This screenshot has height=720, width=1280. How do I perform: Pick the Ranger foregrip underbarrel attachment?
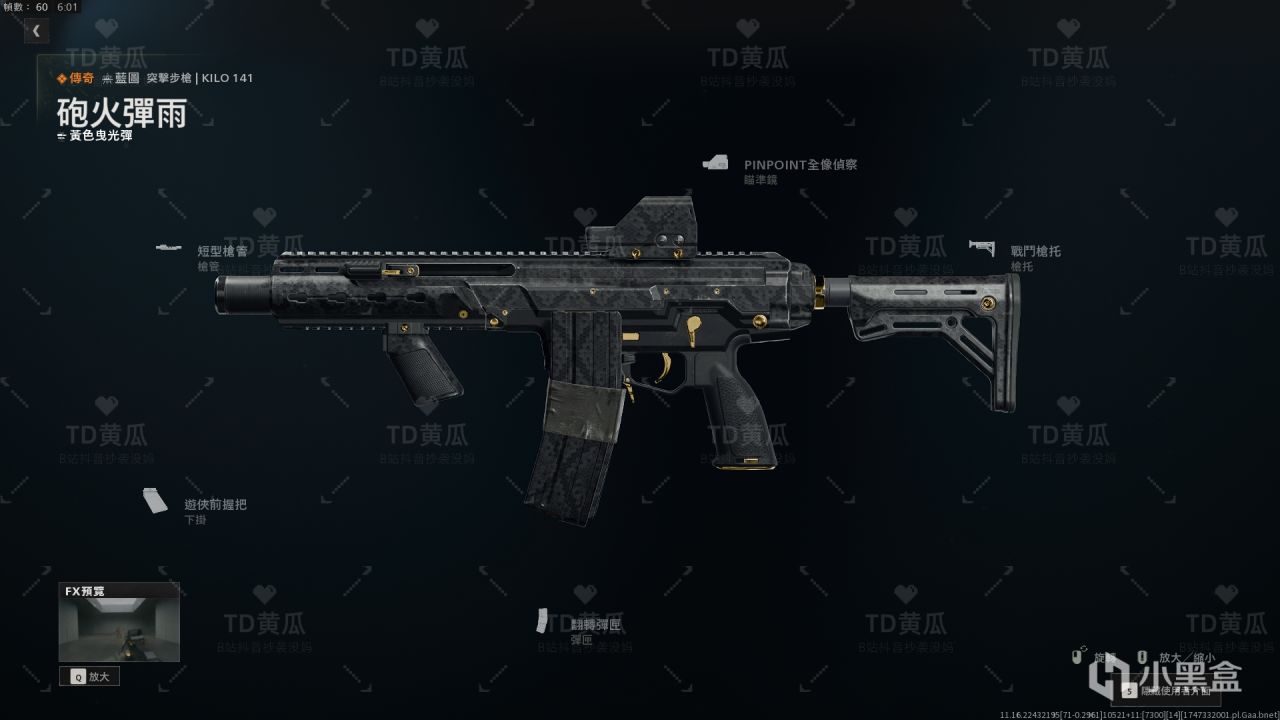click(215, 505)
